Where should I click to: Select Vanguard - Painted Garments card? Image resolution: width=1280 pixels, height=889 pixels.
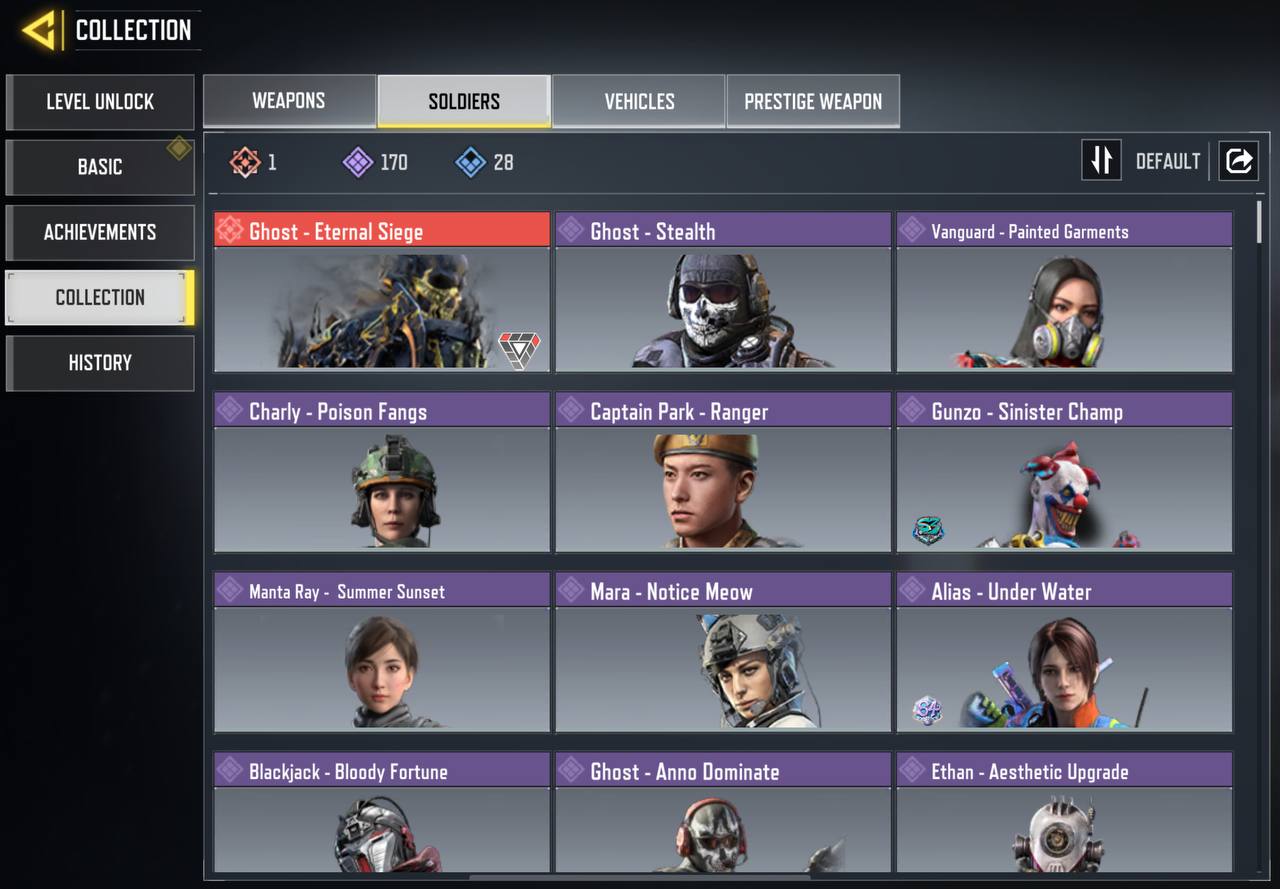click(1064, 291)
